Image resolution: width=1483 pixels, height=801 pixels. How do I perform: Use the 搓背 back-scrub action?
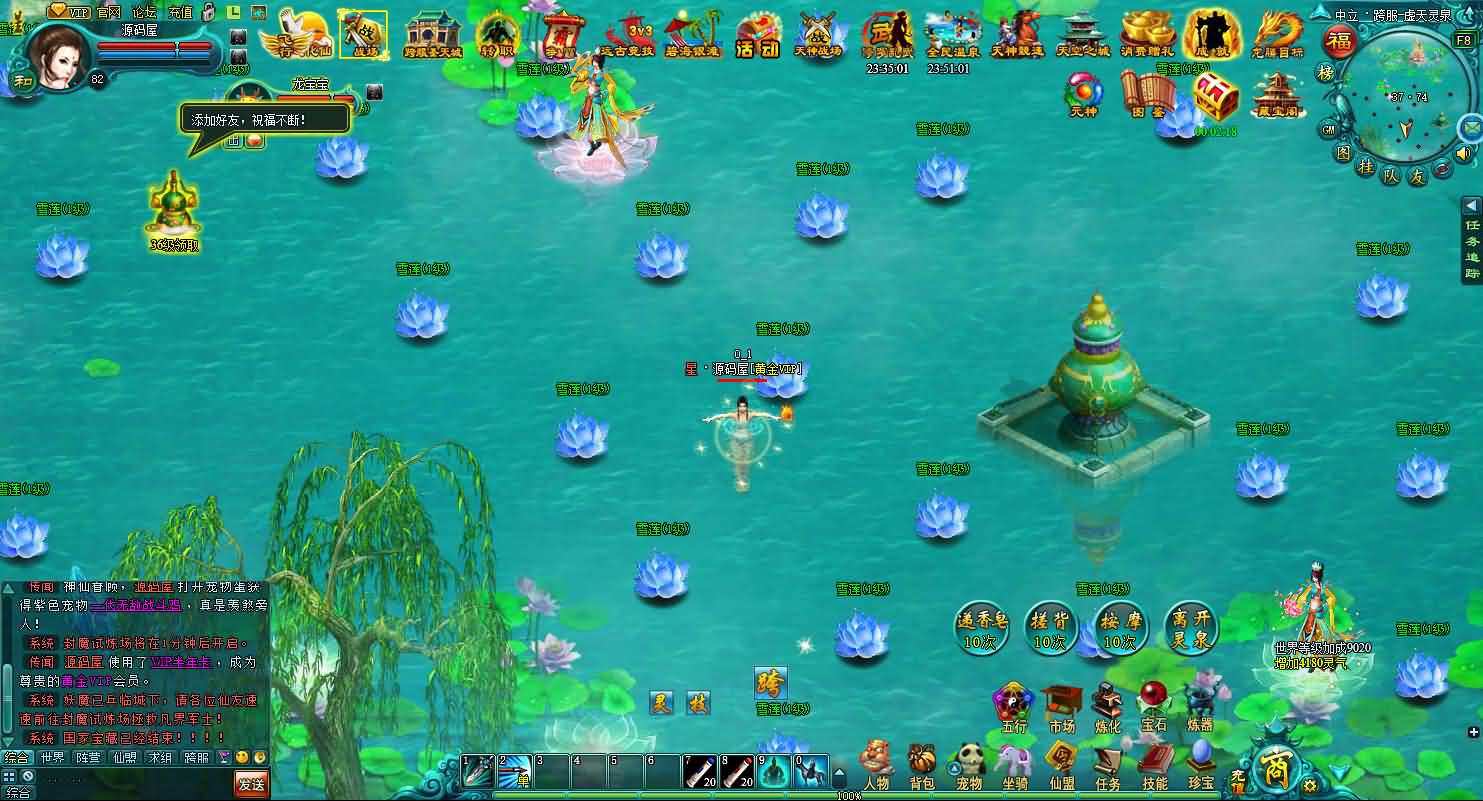pyautogui.click(x=1049, y=629)
